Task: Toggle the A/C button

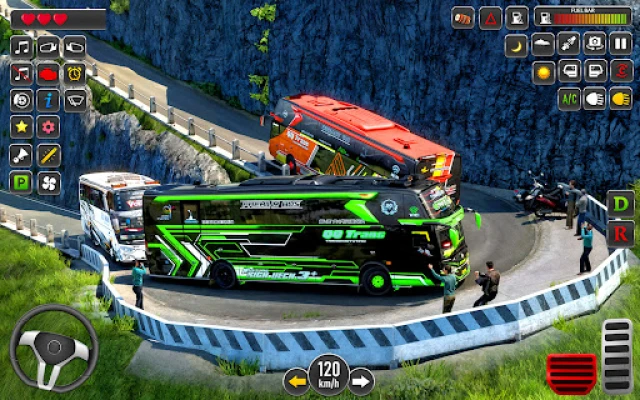Action: [569, 98]
